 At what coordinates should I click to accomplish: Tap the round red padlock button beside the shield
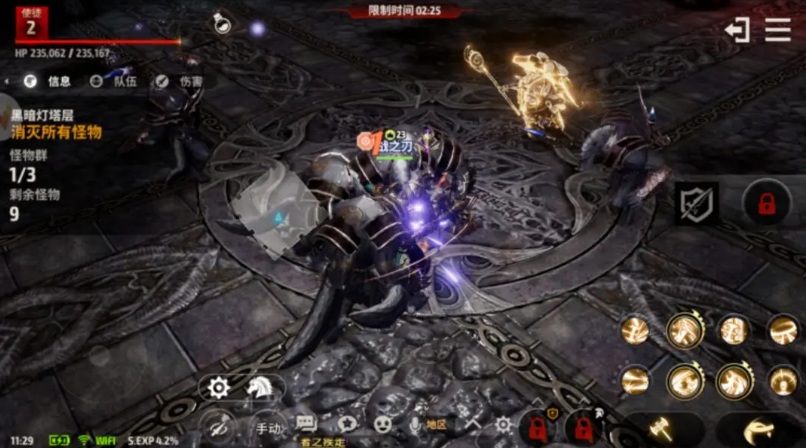tap(767, 204)
